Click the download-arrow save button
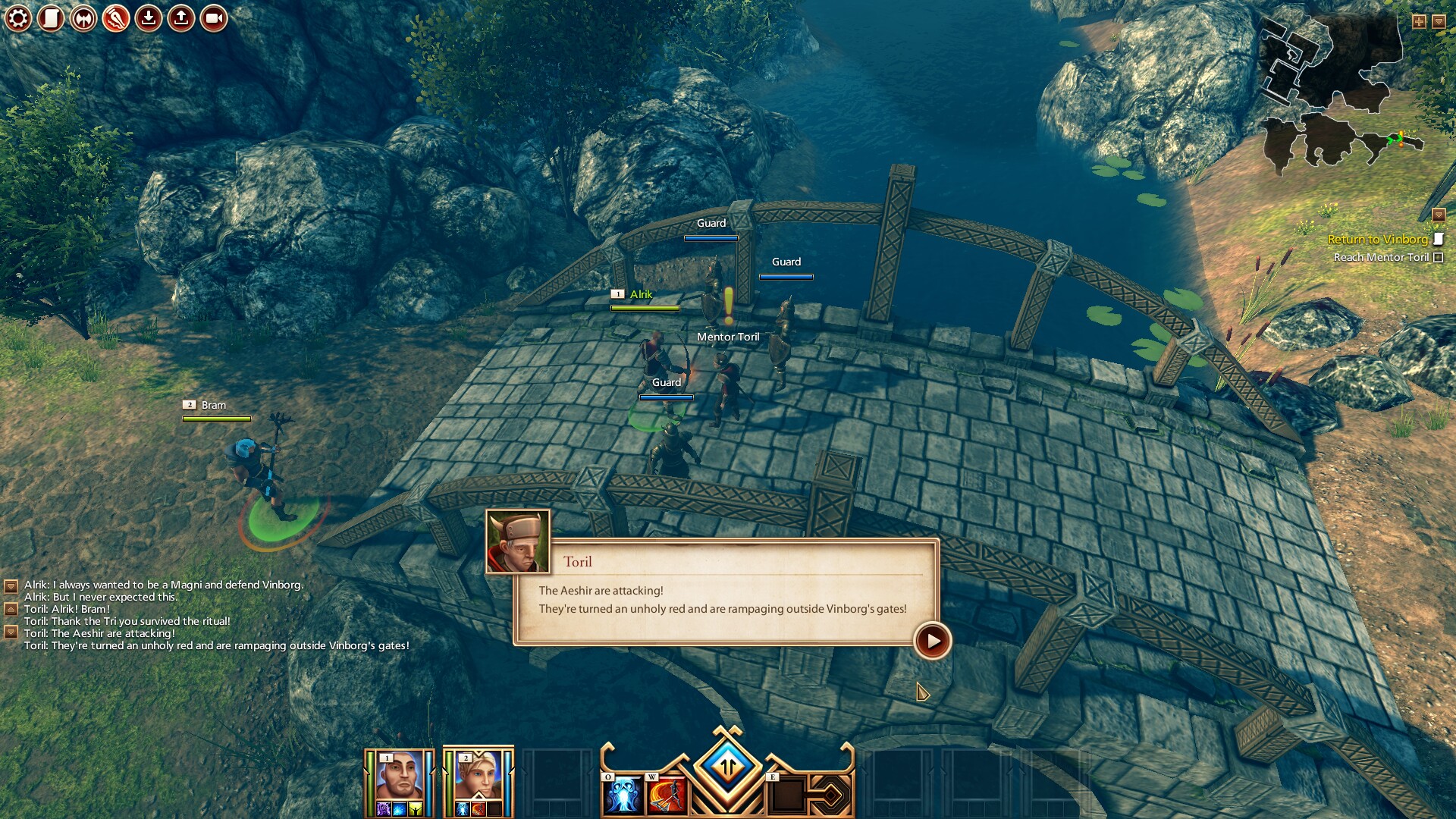This screenshot has width=1456, height=819. (x=149, y=18)
